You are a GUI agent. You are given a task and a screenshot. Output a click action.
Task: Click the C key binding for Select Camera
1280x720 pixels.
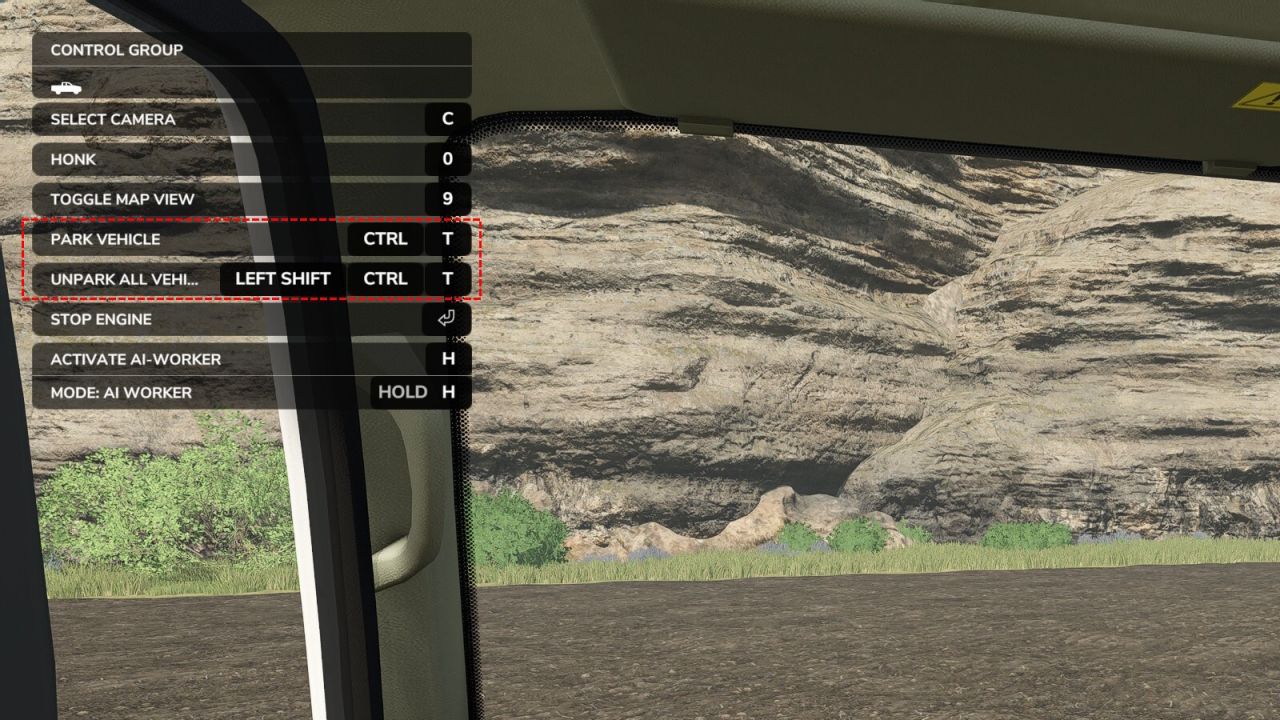[447, 119]
